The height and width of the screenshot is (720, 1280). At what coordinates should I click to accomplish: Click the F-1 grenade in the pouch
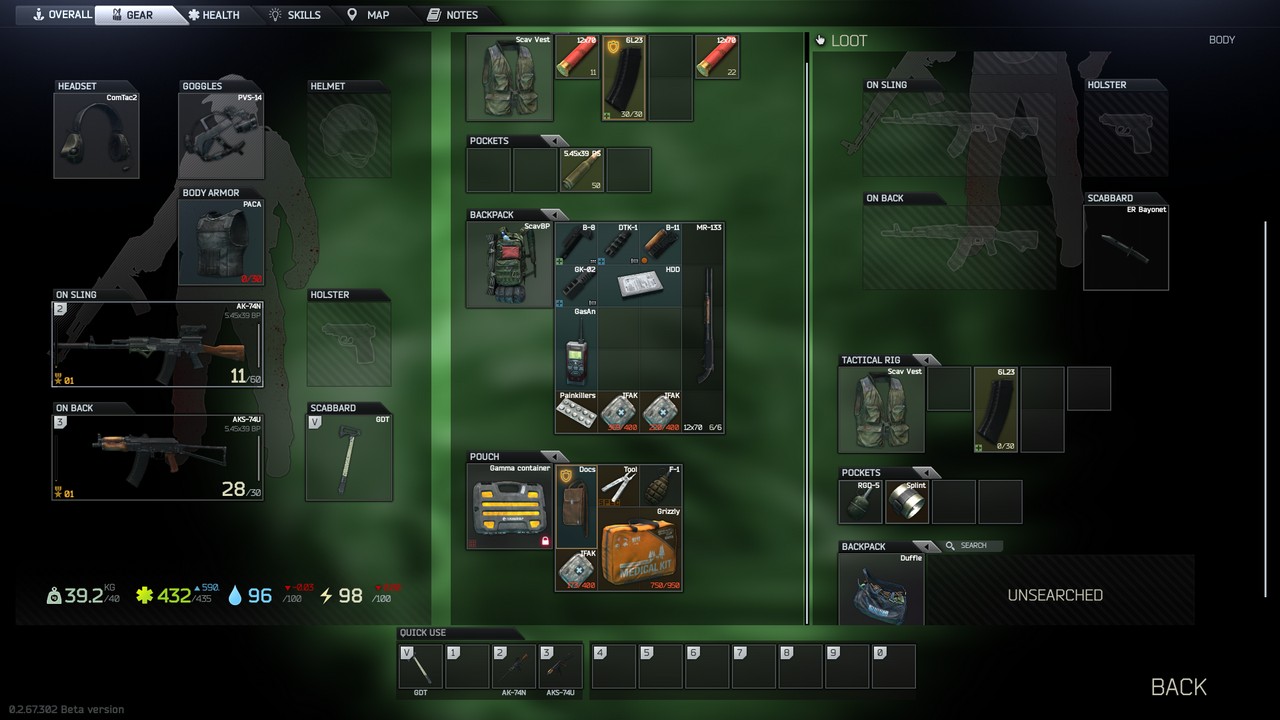[662, 487]
